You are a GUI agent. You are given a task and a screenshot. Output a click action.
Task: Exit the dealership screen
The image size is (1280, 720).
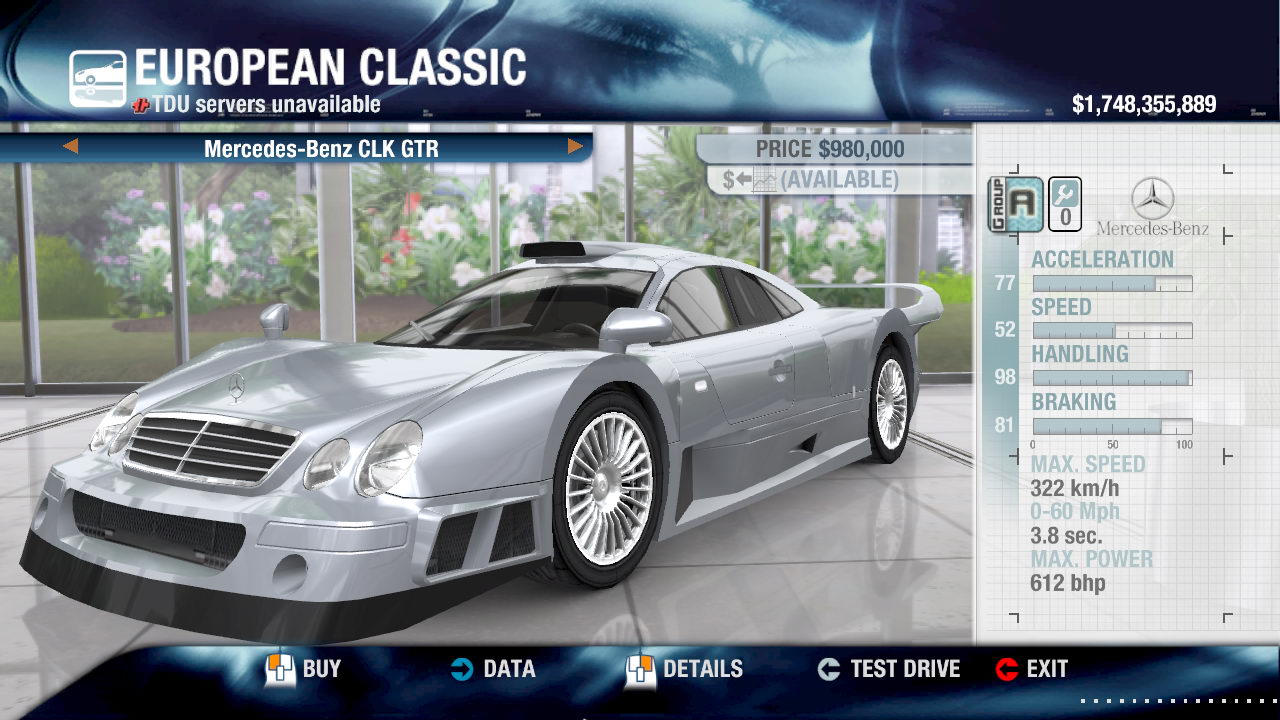[x=1032, y=669]
